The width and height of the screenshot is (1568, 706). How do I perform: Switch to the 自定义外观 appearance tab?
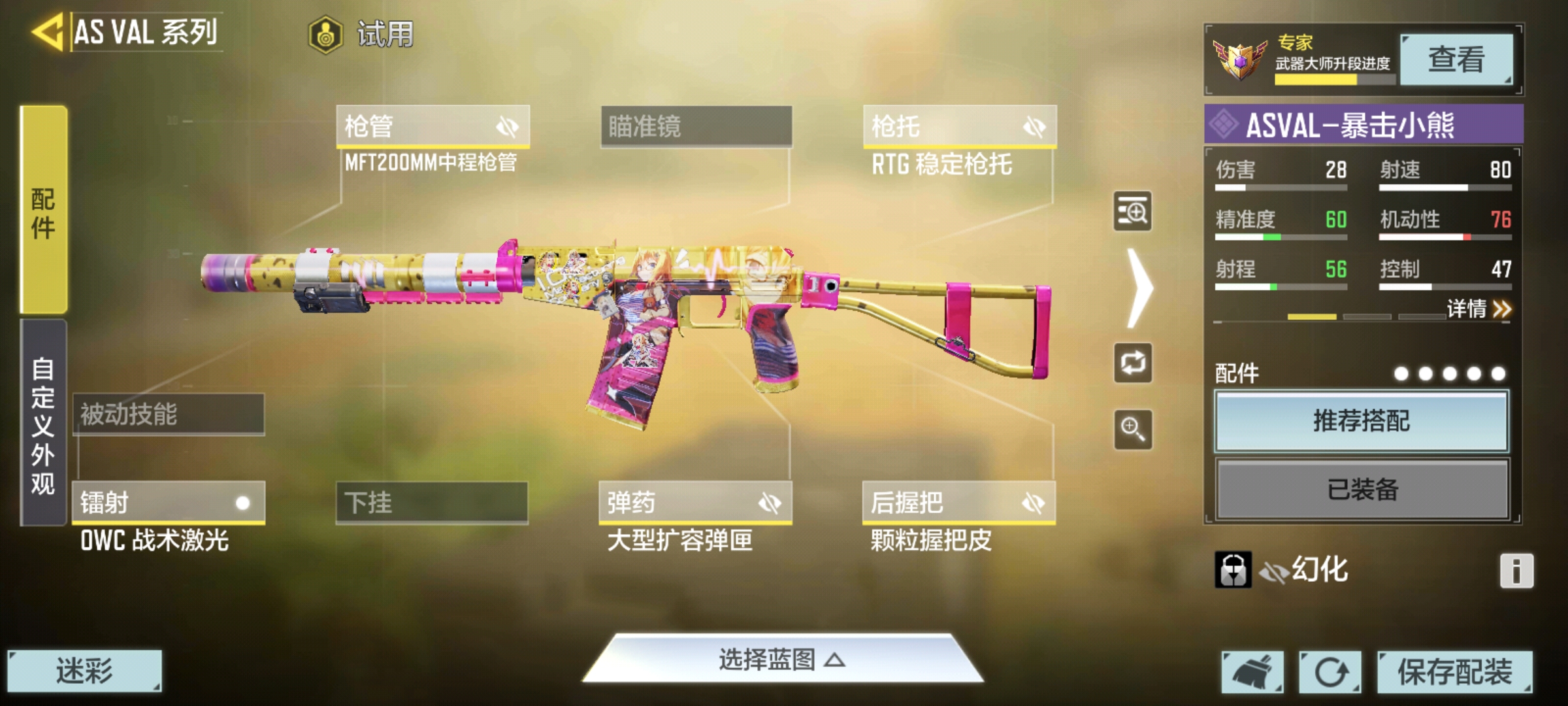click(43, 424)
